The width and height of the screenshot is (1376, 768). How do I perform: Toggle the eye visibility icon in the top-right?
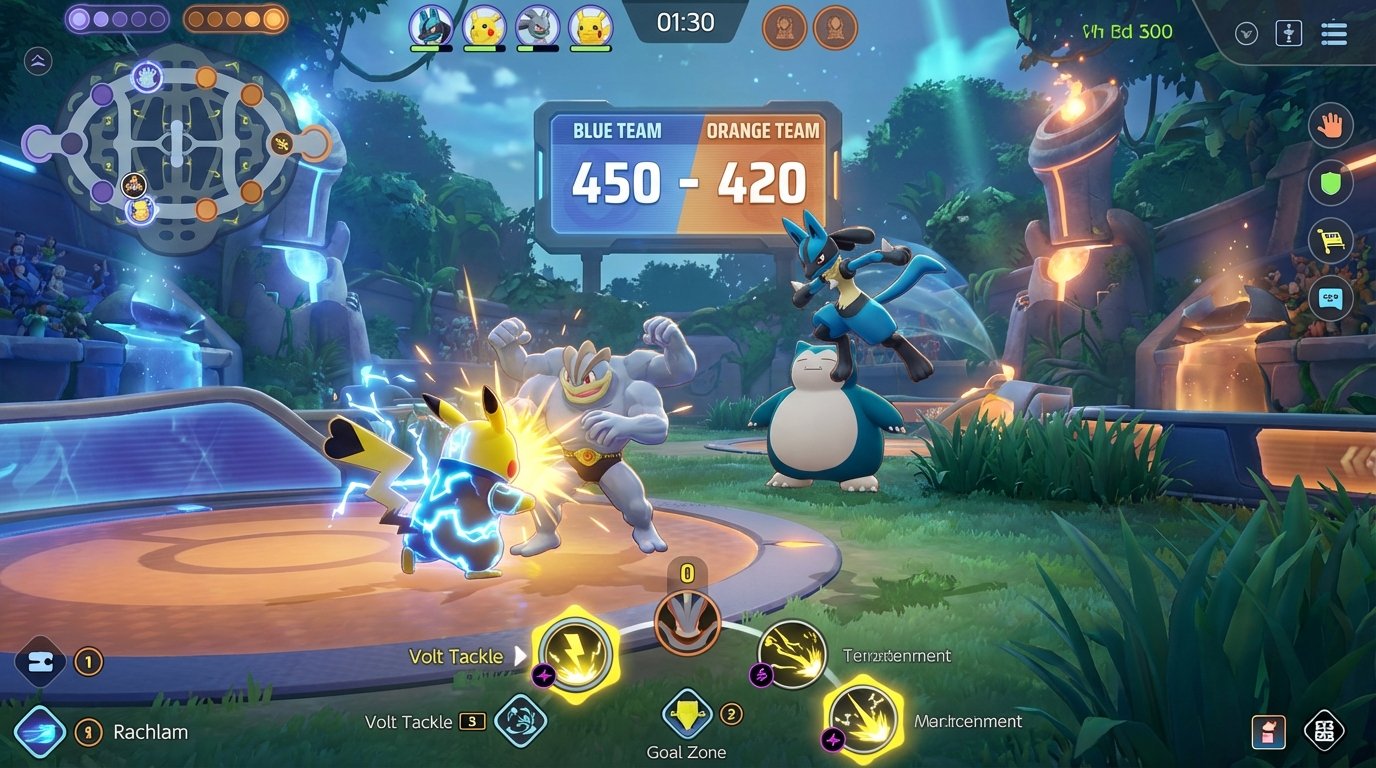coord(1246,32)
